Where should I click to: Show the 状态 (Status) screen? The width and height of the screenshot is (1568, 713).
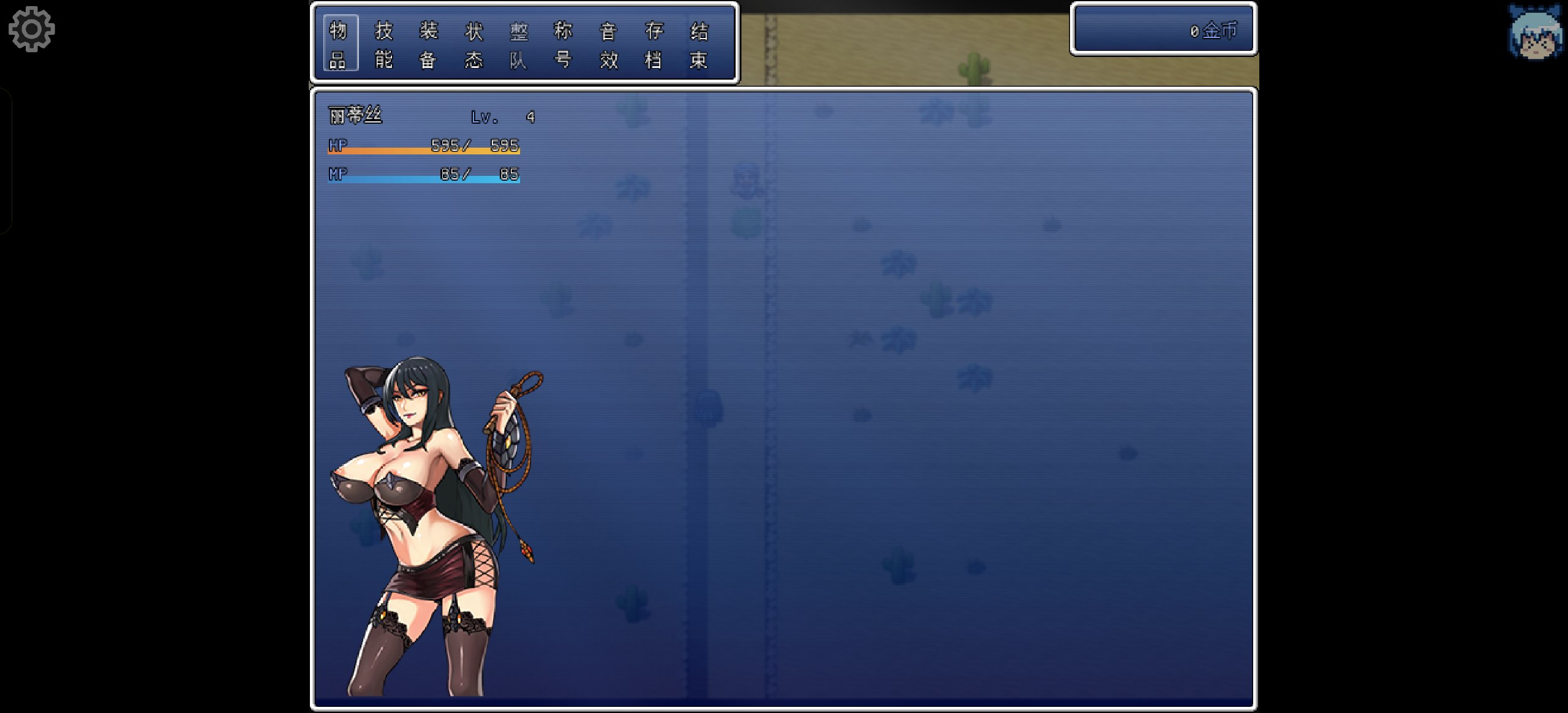473,44
